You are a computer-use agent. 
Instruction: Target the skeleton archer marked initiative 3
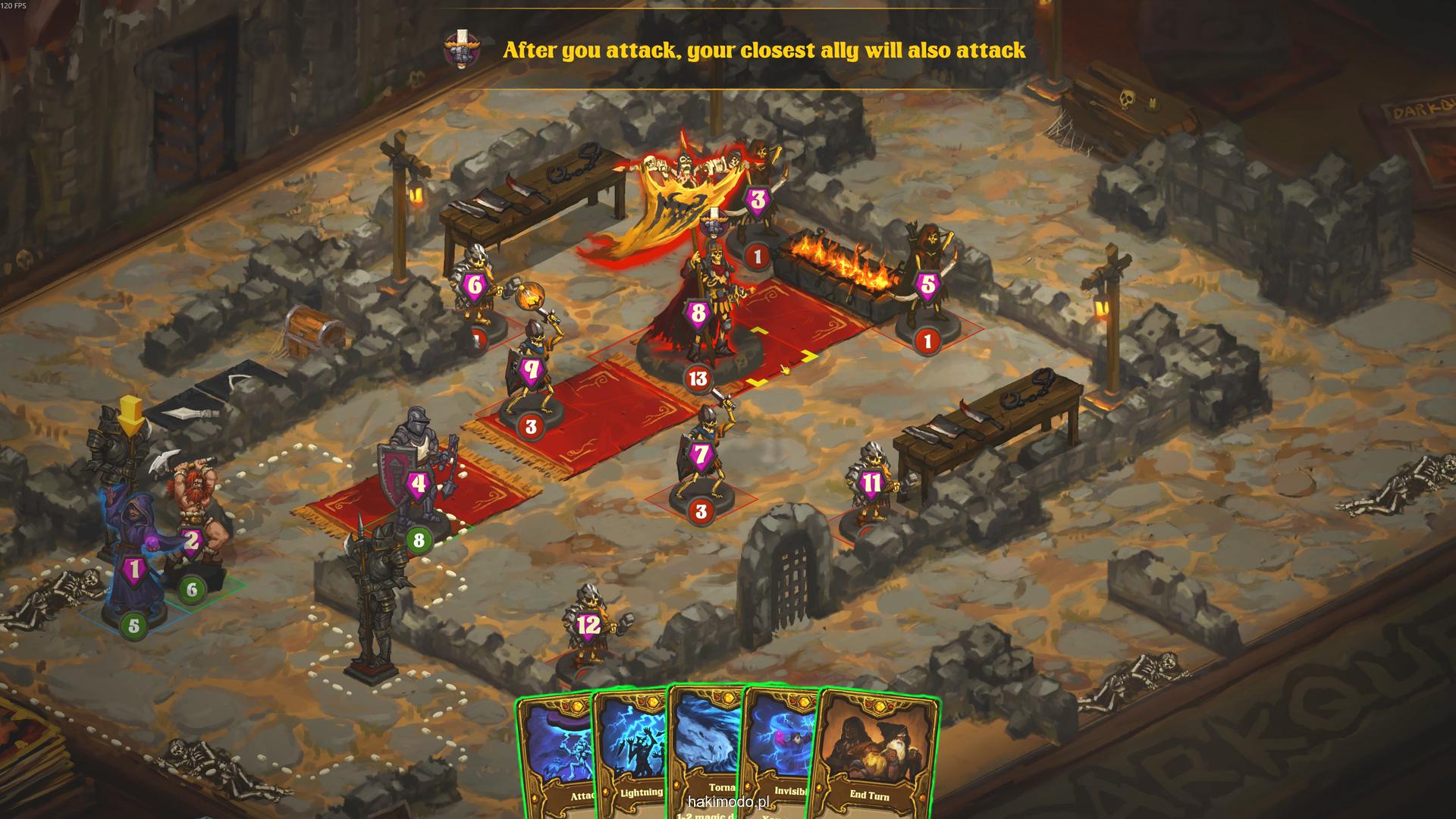[759, 197]
